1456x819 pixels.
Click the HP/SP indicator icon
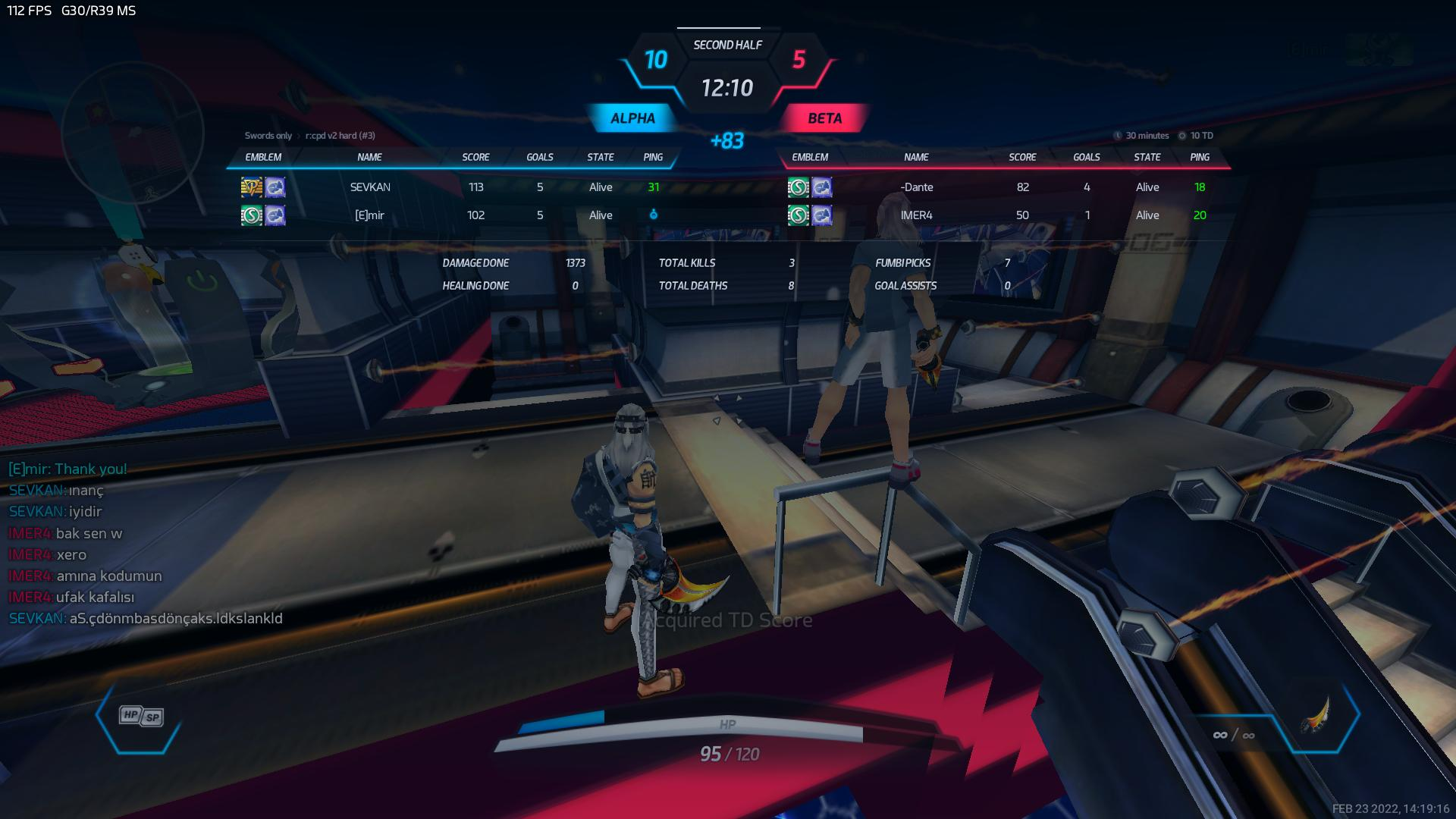[141, 716]
